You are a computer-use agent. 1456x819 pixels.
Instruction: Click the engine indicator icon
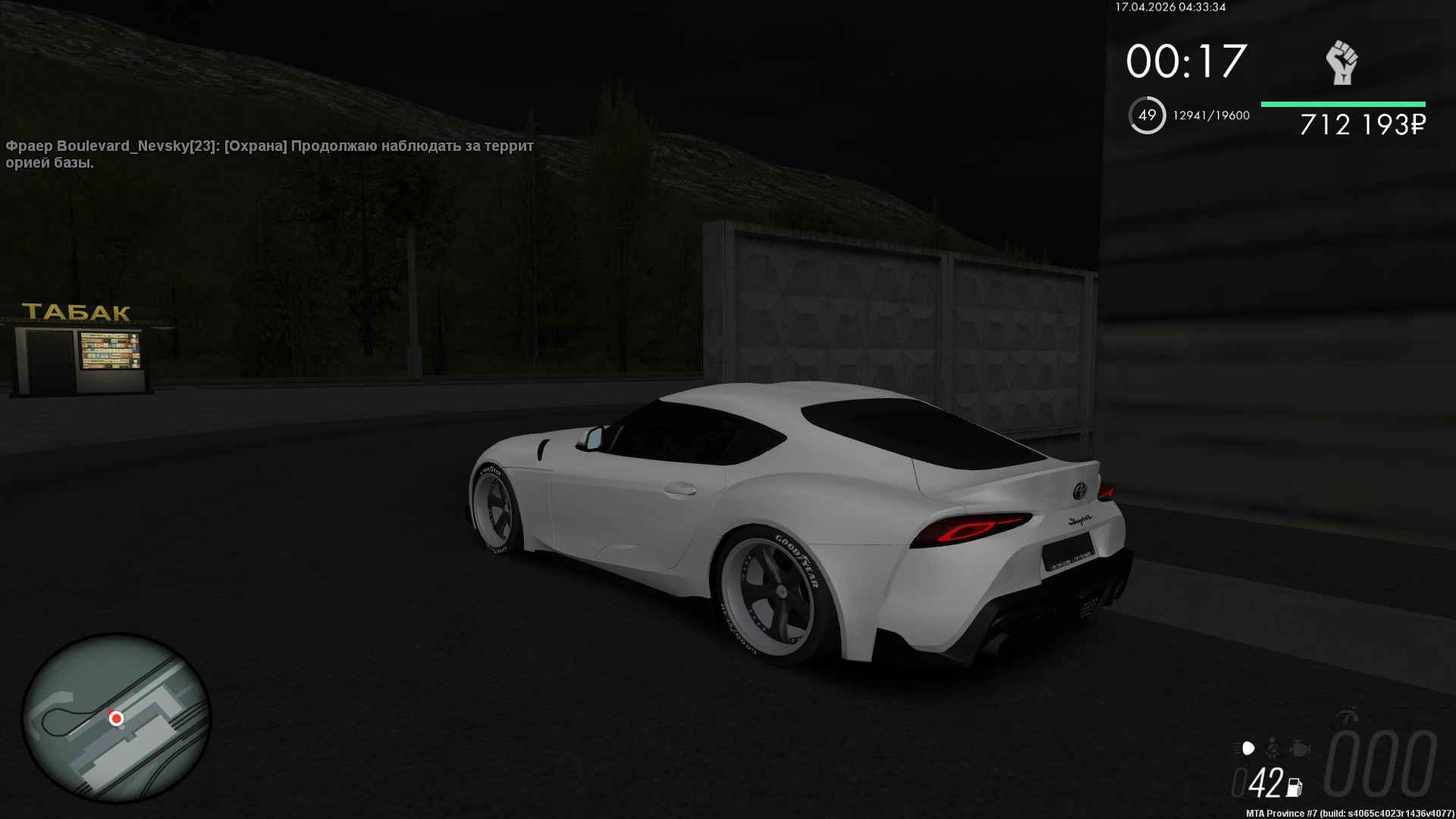pos(1300,748)
